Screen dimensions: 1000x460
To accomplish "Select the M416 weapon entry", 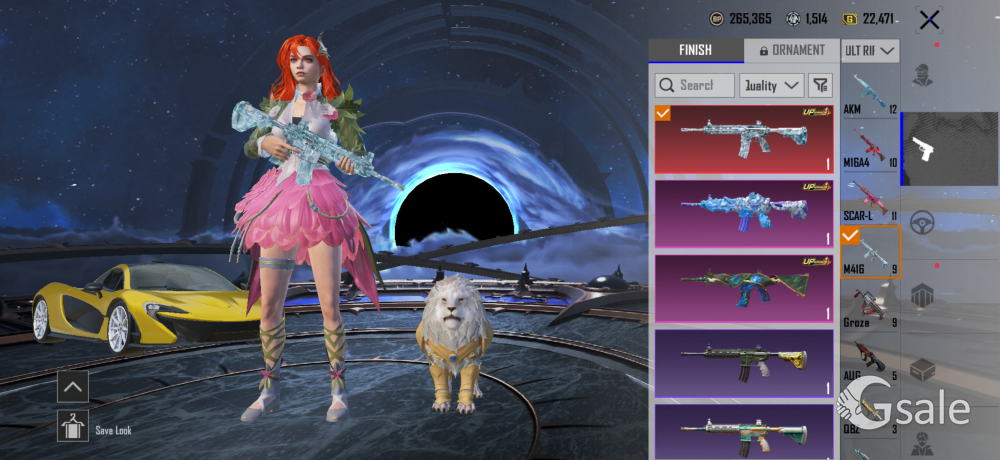I will point(870,252).
